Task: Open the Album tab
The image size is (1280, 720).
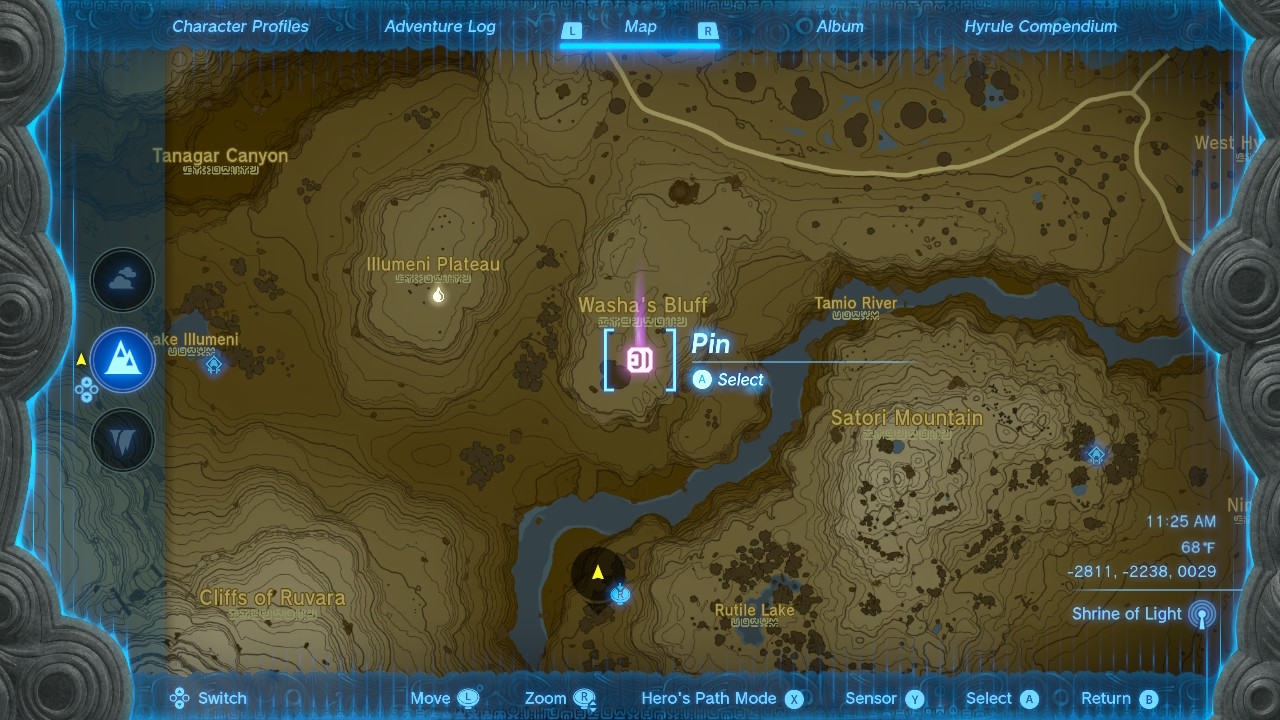Action: pos(839,26)
